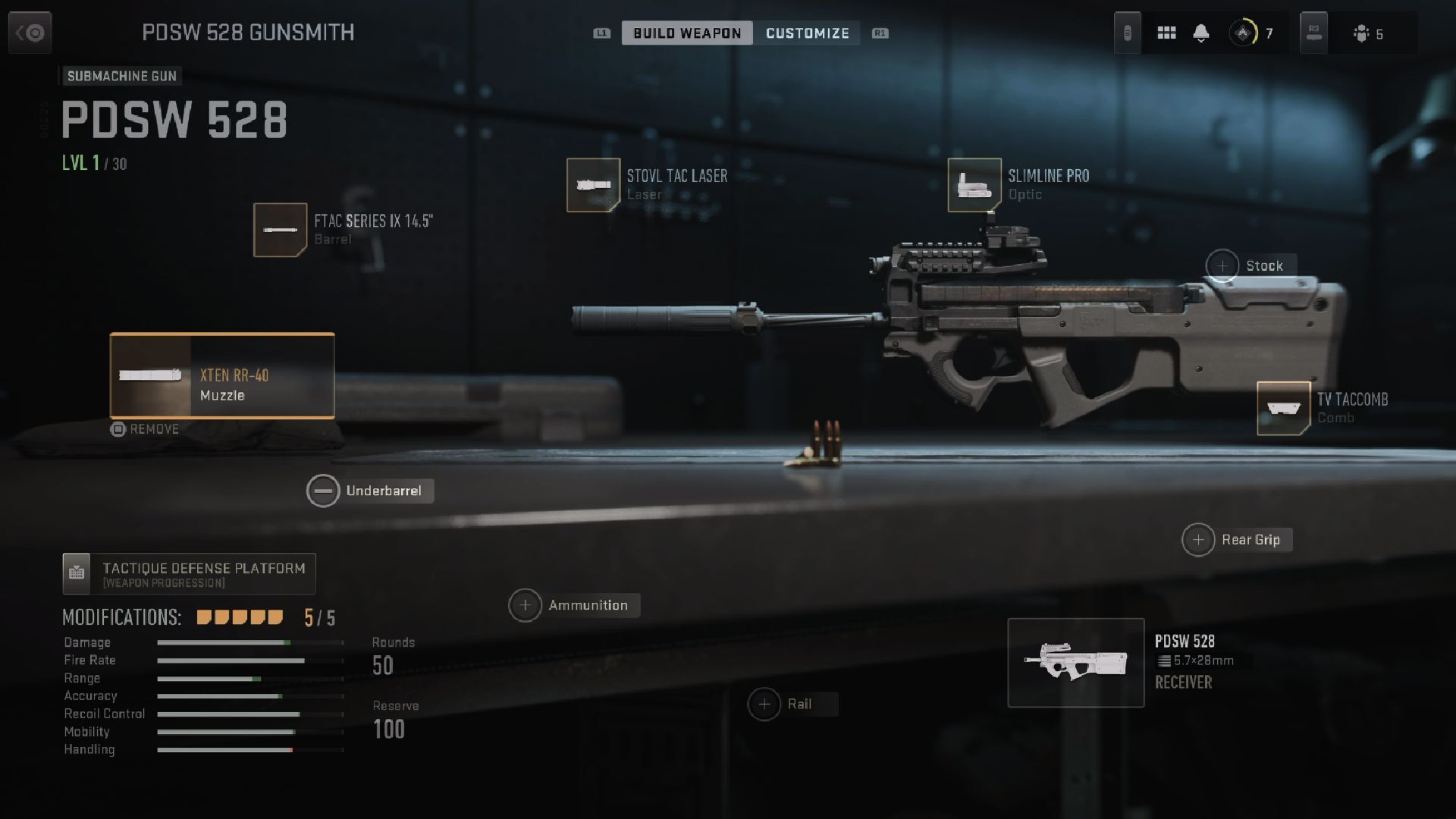Open the channels grid icon in top bar

pos(1166,33)
